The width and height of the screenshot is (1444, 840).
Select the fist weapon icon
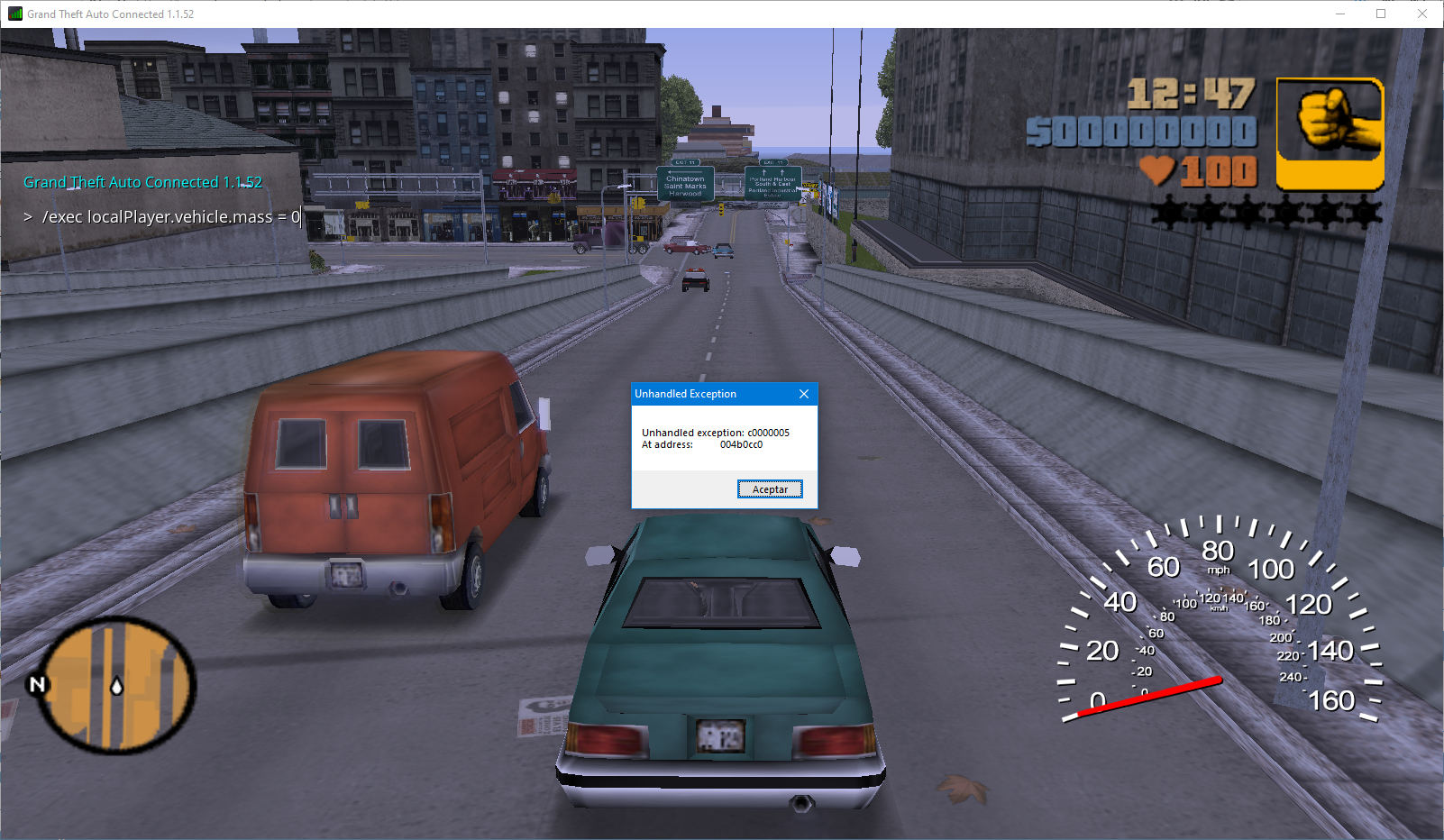tap(1330, 133)
